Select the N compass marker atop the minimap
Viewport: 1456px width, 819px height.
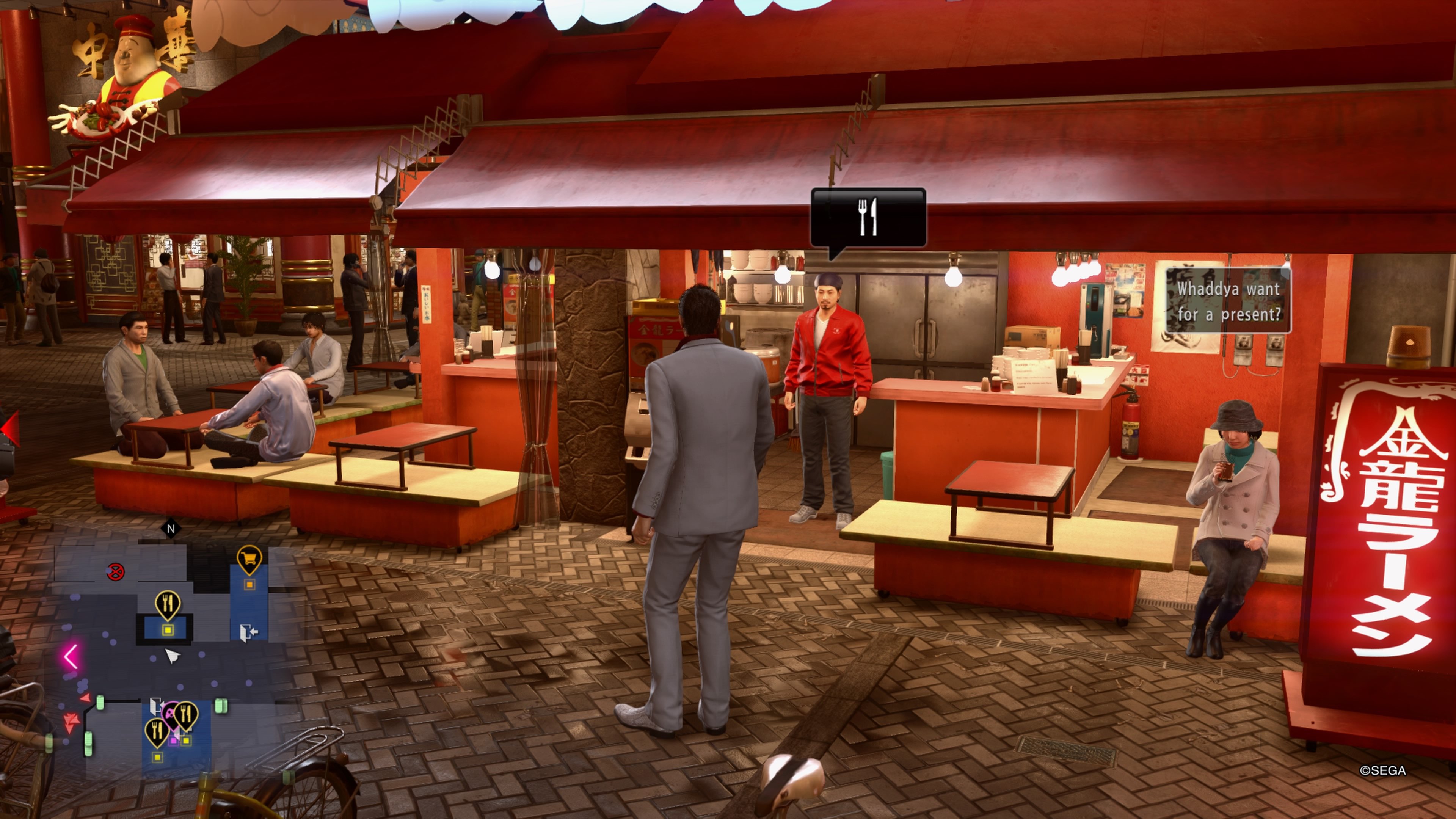(x=171, y=528)
